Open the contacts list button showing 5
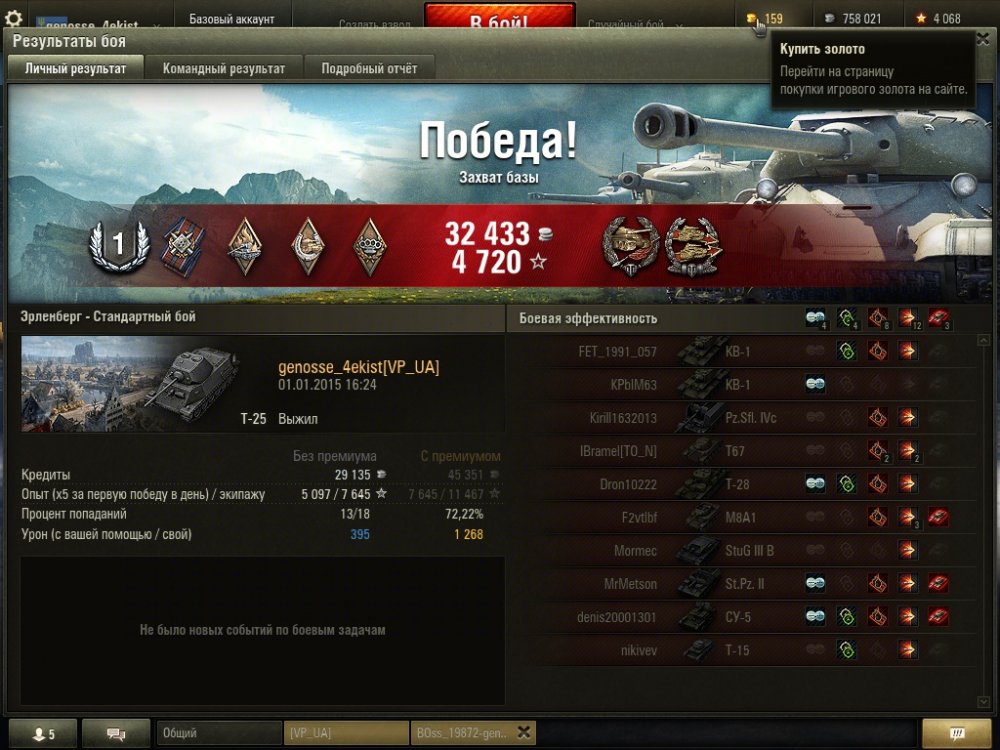The height and width of the screenshot is (750, 1000). 40,734
